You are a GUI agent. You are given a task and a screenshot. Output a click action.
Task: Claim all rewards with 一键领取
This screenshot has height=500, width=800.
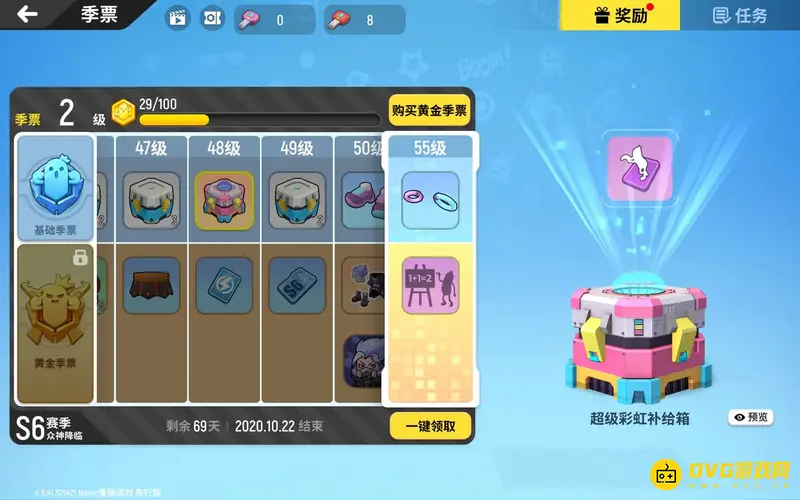[x=430, y=425]
